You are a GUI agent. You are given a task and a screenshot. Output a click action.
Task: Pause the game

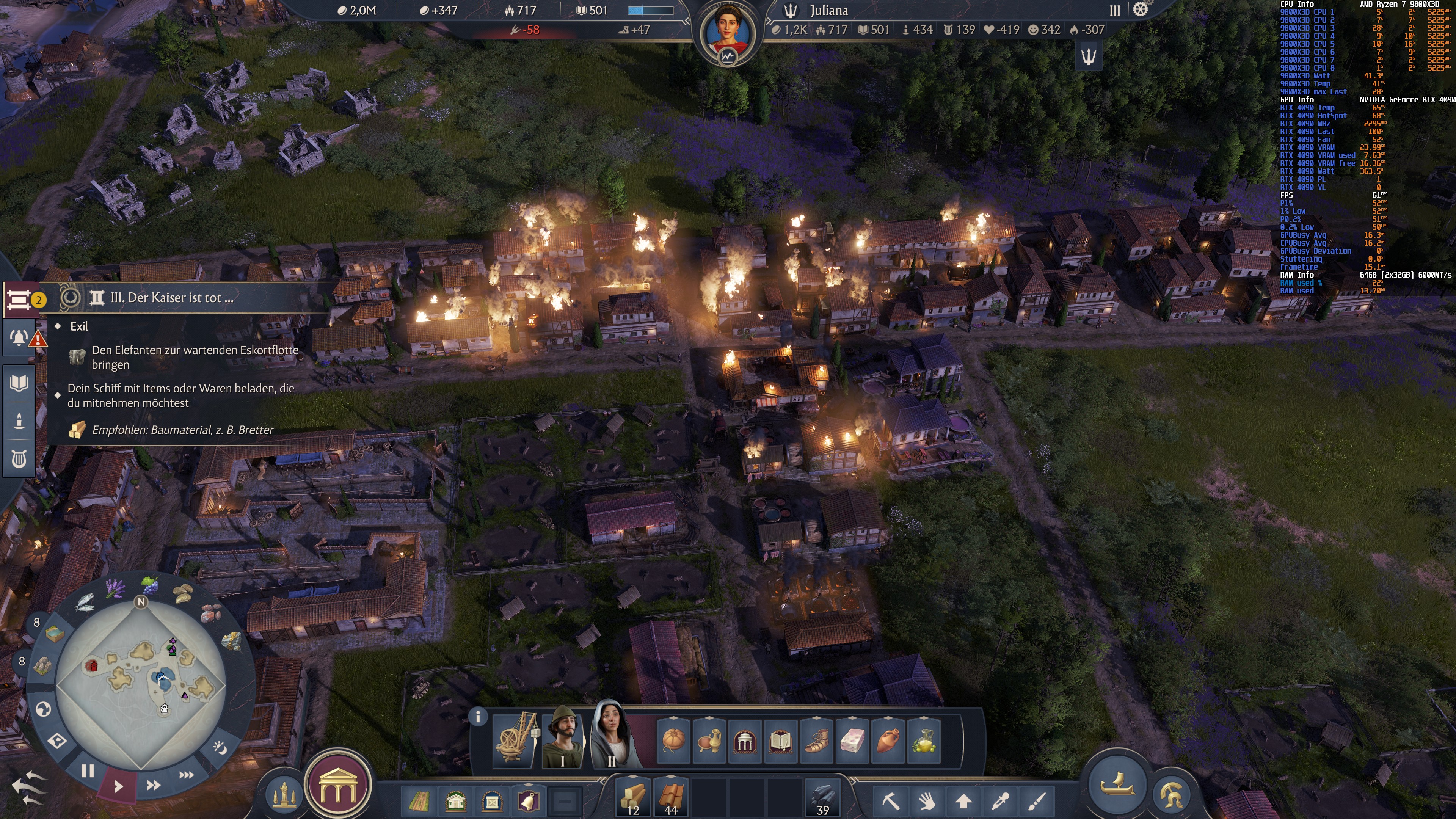[89, 773]
